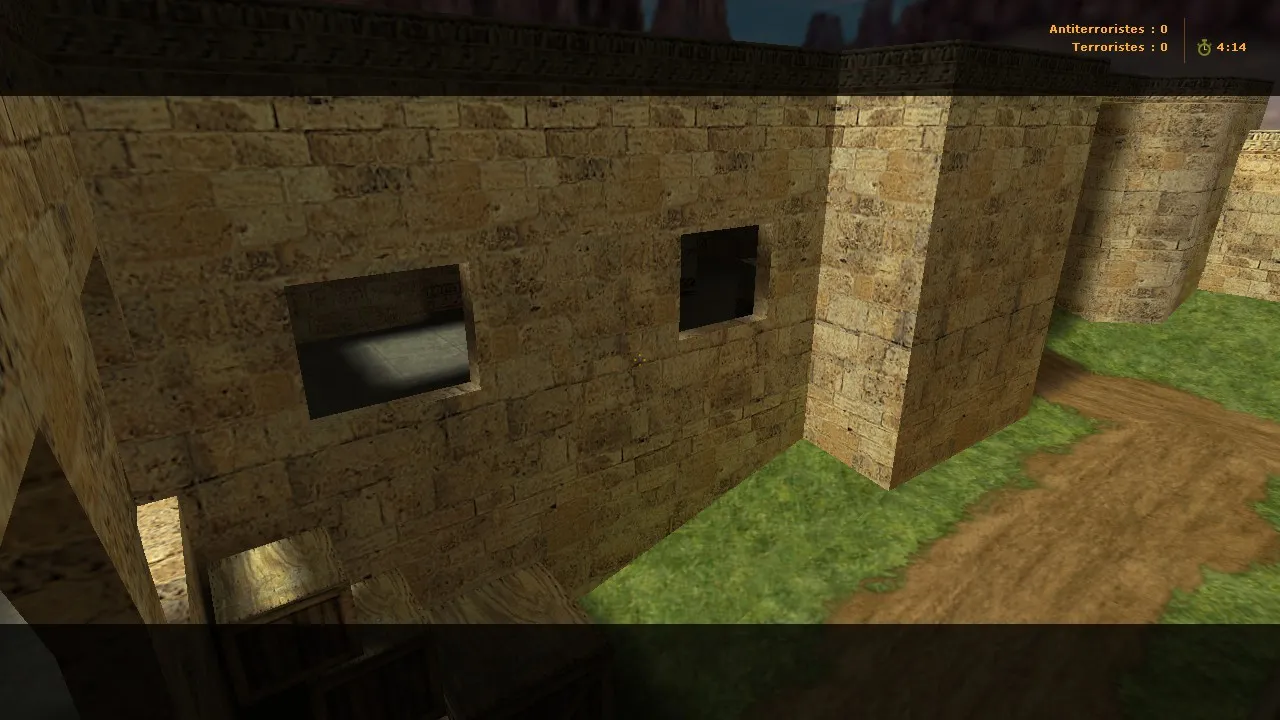The width and height of the screenshot is (1280, 720).
Task: Click the Terroristes score value zero
Action: tap(1162, 47)
